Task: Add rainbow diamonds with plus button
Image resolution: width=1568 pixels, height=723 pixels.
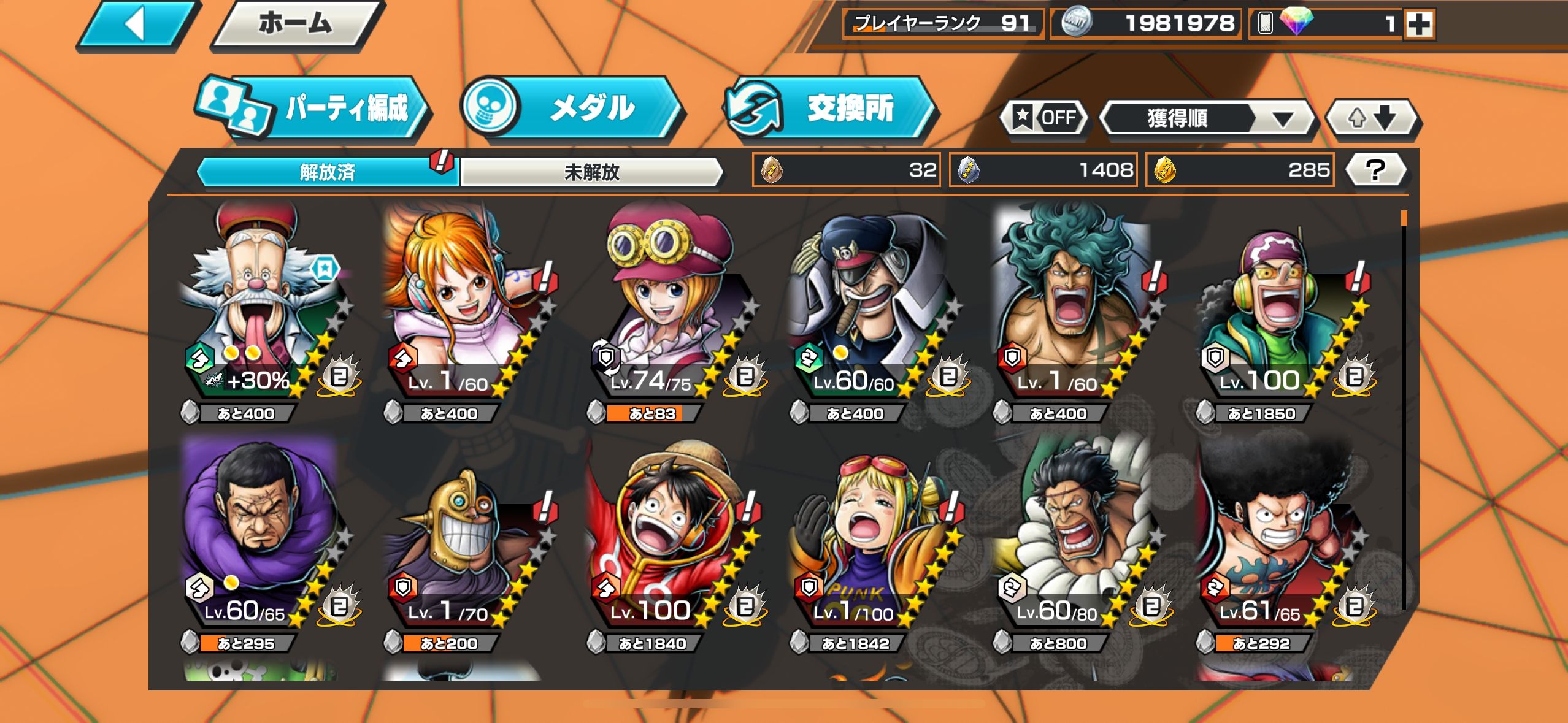Action: point(1419,25)
